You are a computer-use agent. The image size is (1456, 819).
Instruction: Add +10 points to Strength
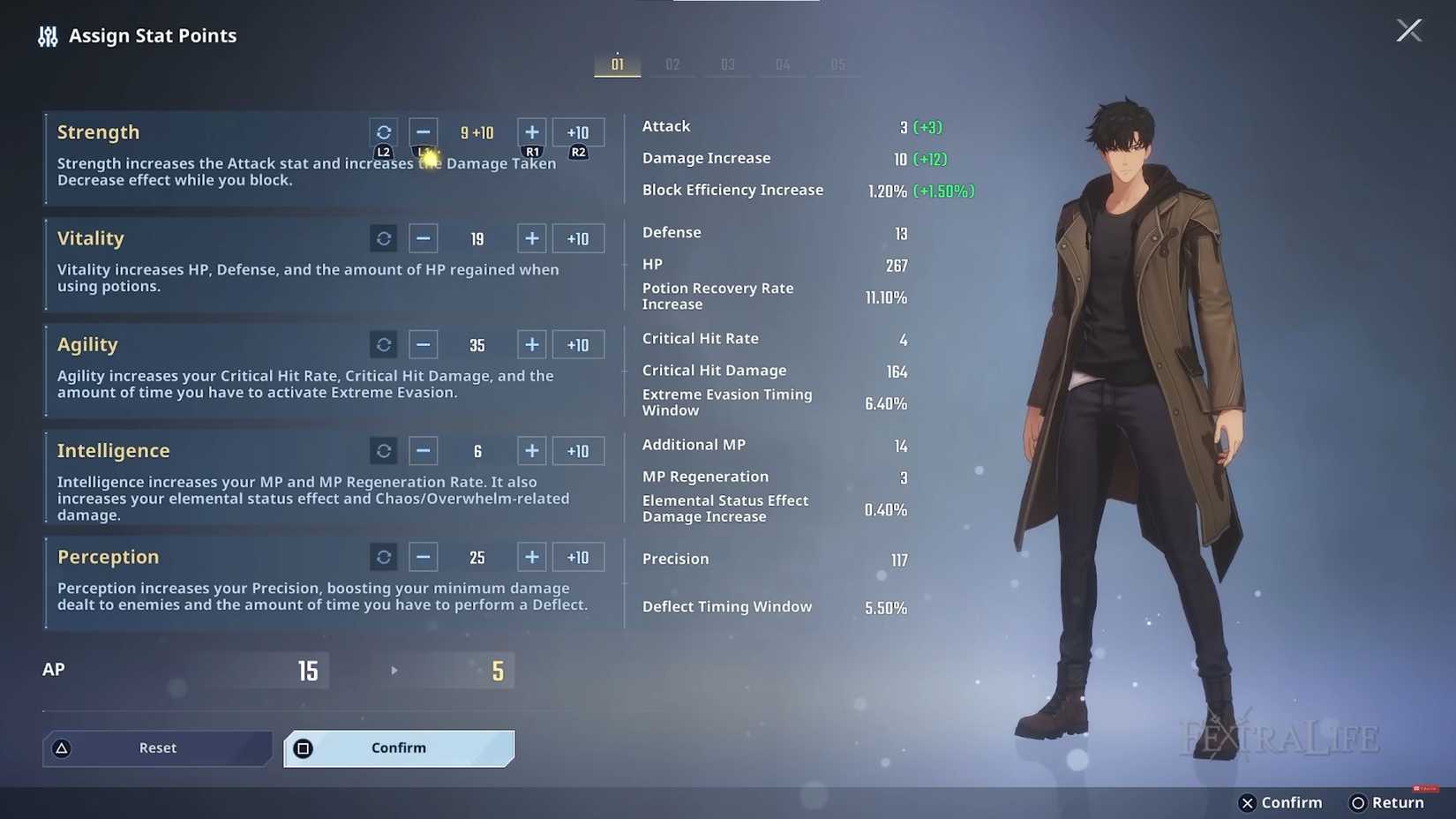pos(578,132)
